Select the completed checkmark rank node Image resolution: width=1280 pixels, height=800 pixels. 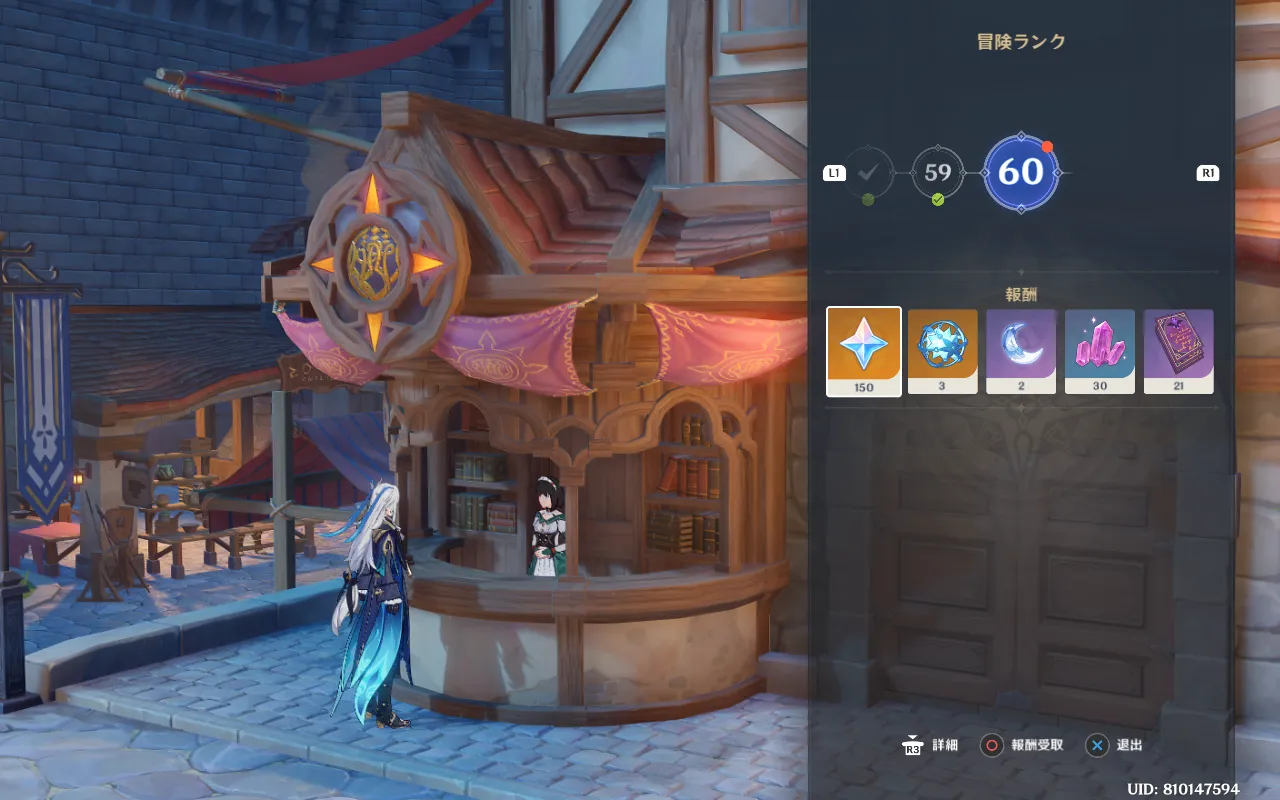click(868, 173)
